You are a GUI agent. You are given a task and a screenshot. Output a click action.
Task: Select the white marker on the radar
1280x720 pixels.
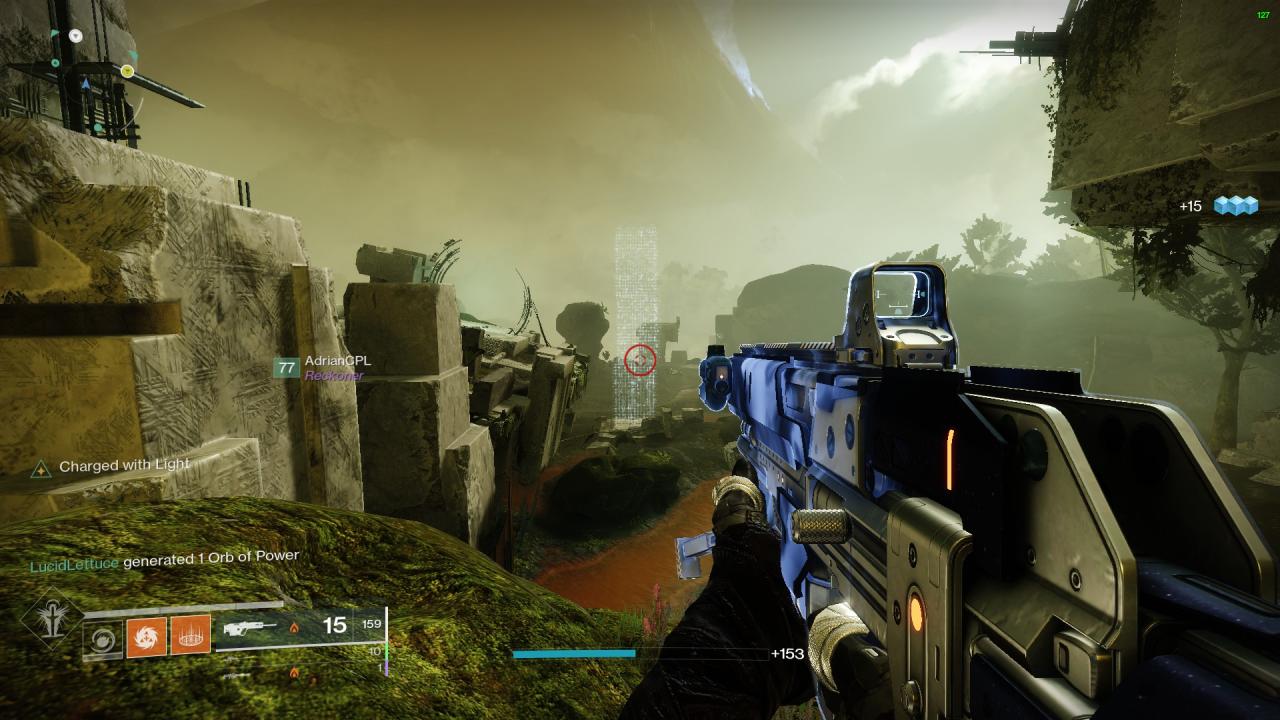(x=76, y=36)
